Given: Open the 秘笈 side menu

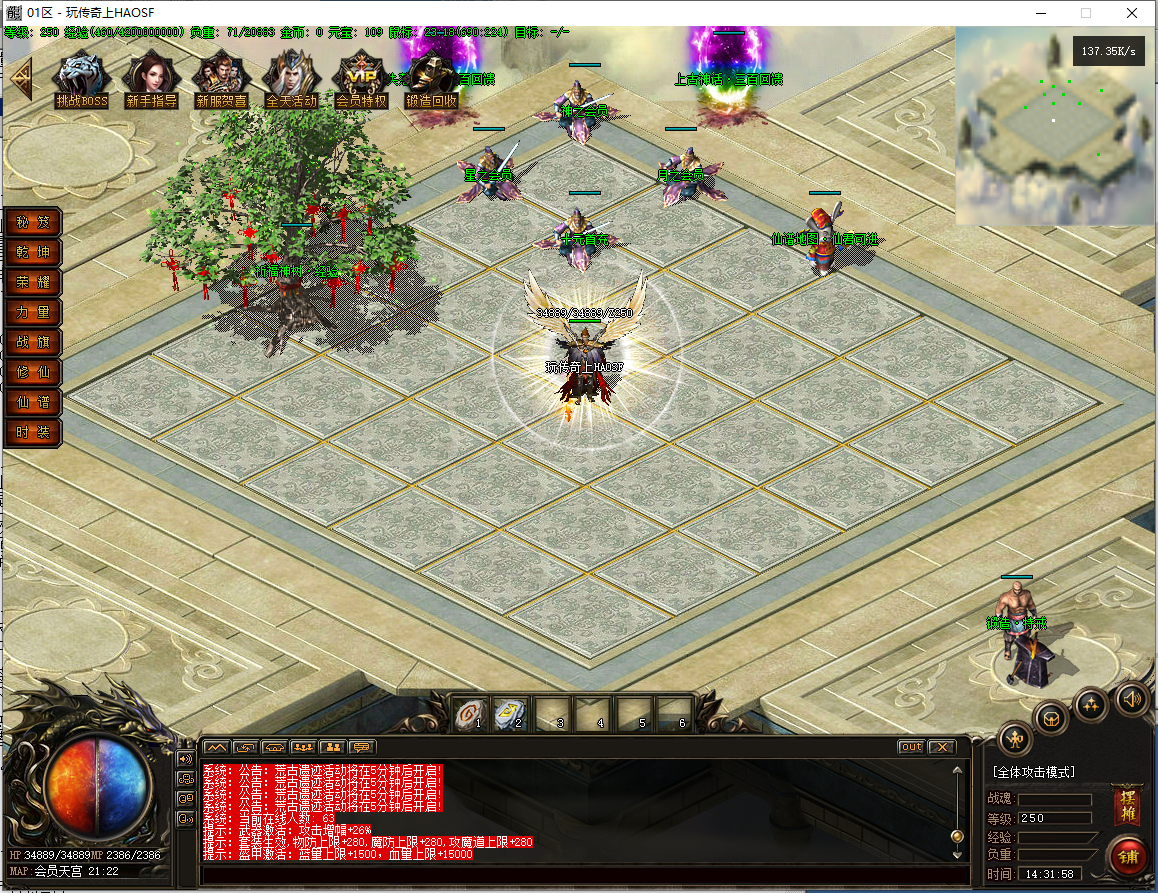Looking at the screenshot, I should [32, 222].
